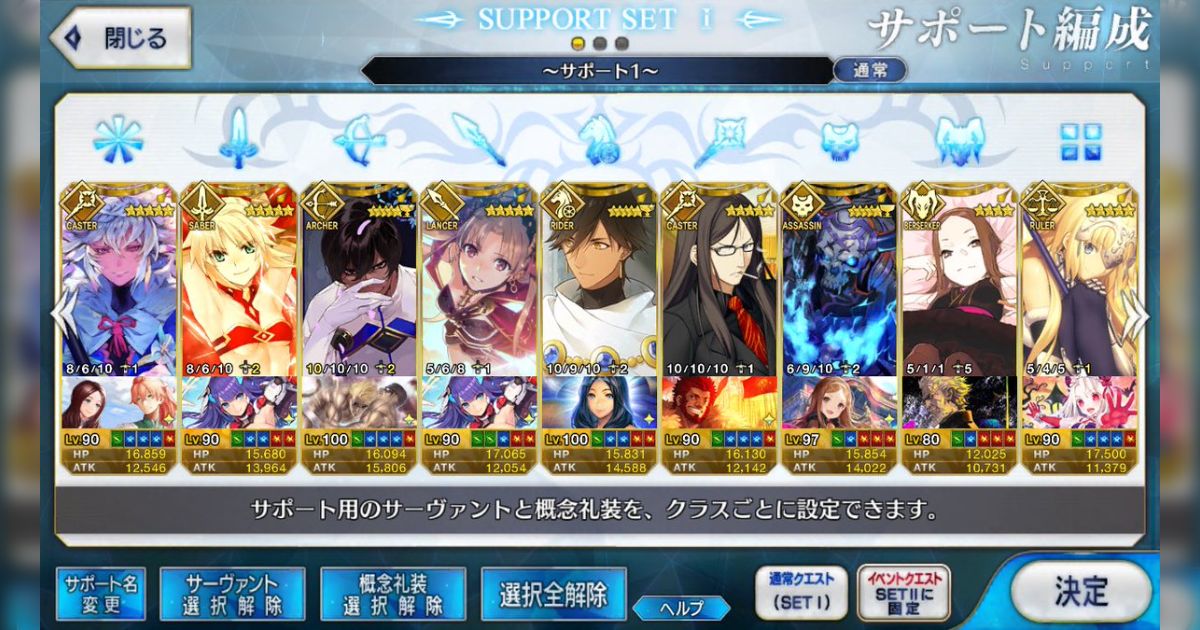Select the RULER class servant card
This screenshot has width=1200, height=630.
(1078, 290)
